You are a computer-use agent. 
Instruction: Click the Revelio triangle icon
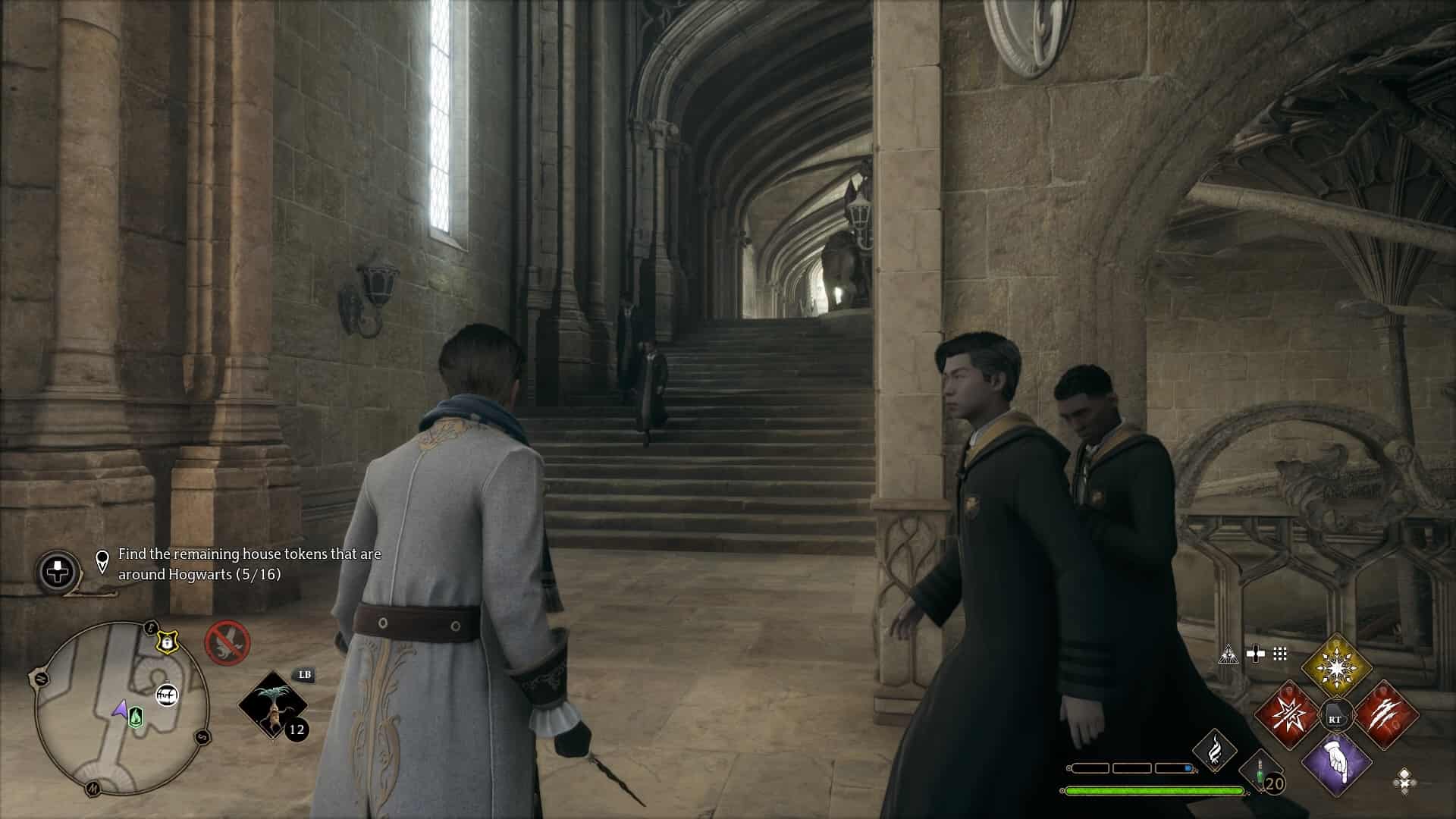[1228, 654]
